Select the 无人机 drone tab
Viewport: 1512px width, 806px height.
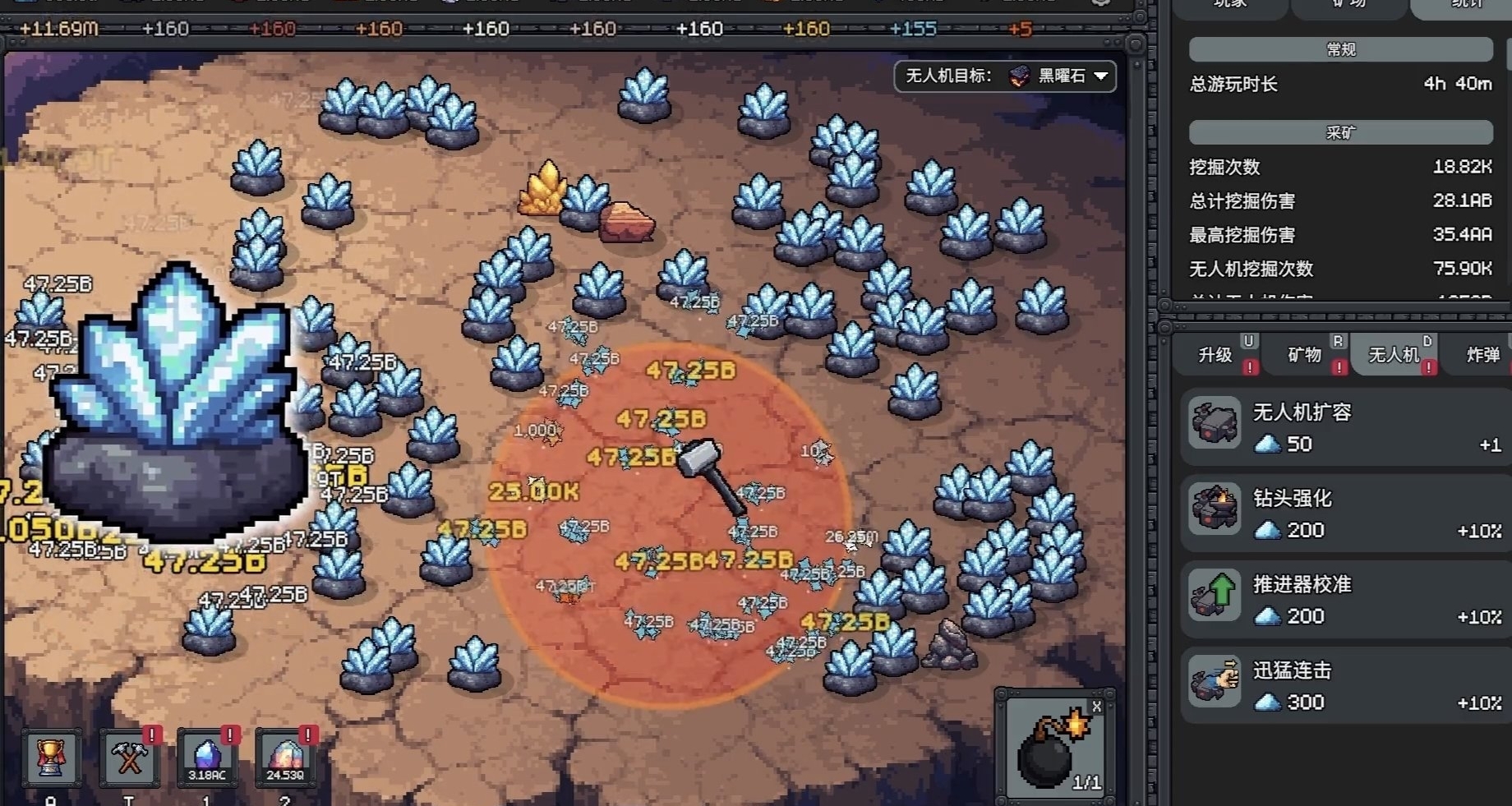click(x=1394, y=355)
